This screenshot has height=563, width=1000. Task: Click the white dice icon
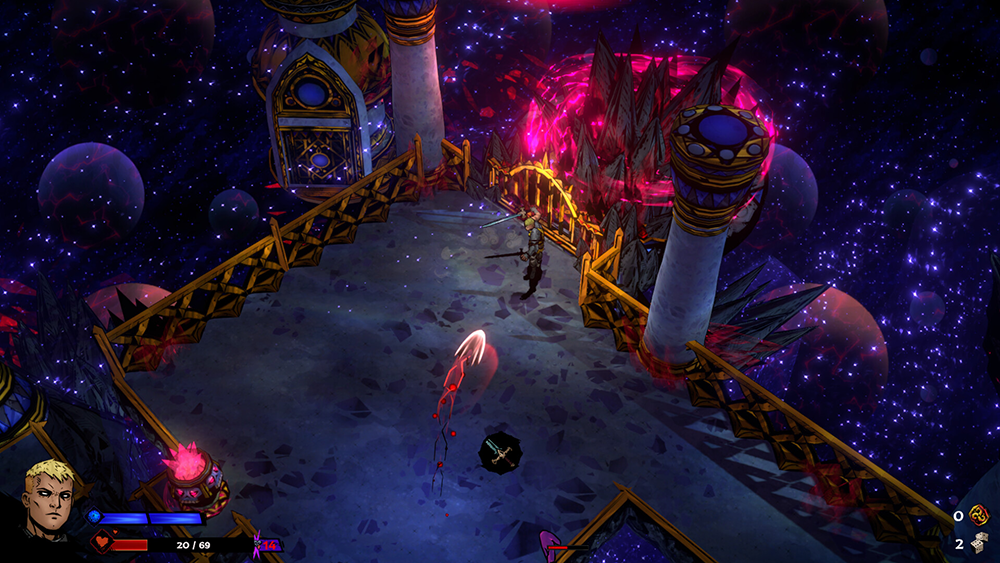(978, 543)
